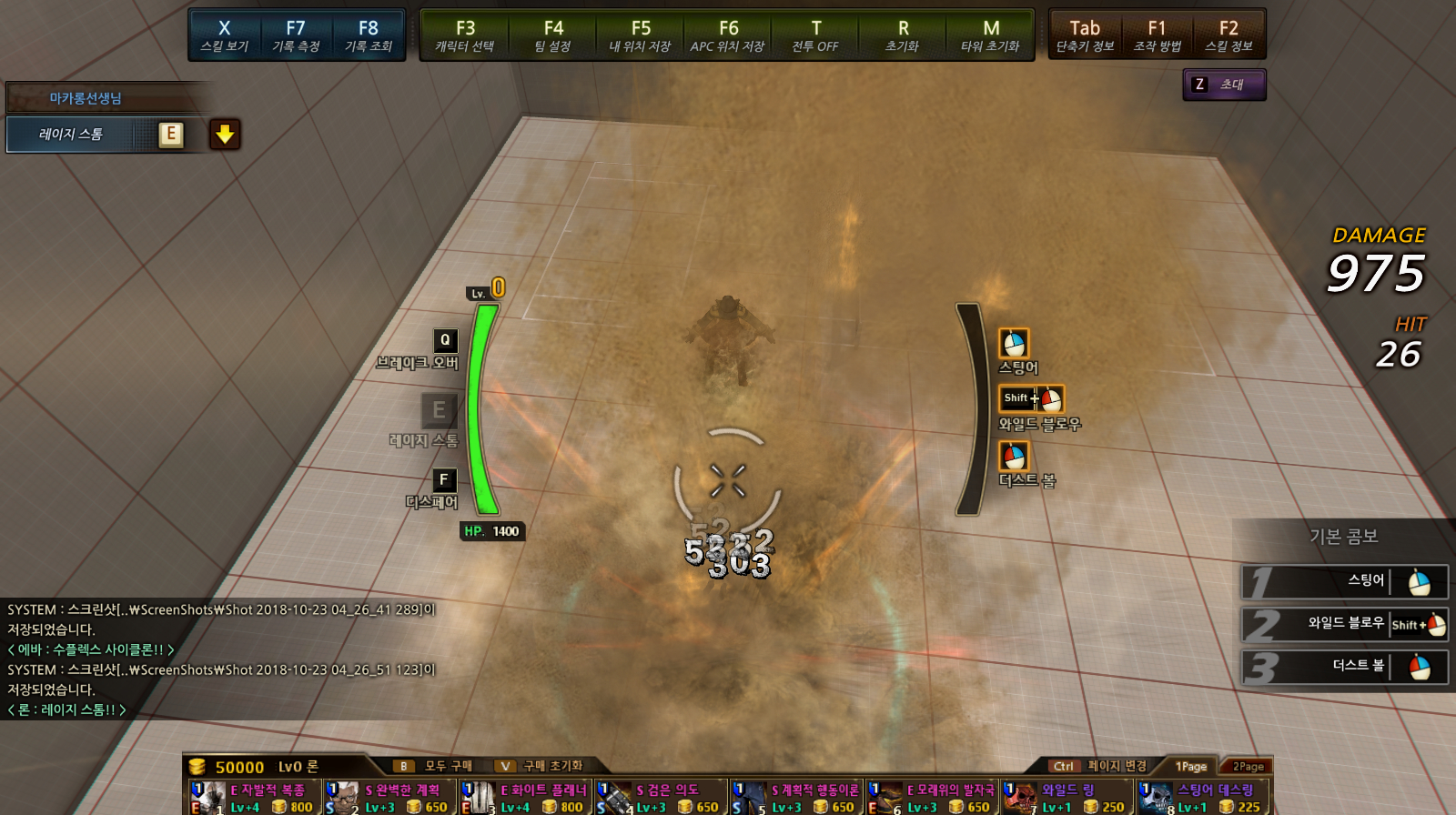Screen dimensions: 1456x815
Task: Open 기록 조회 record lookup
Action: [368, 35]
